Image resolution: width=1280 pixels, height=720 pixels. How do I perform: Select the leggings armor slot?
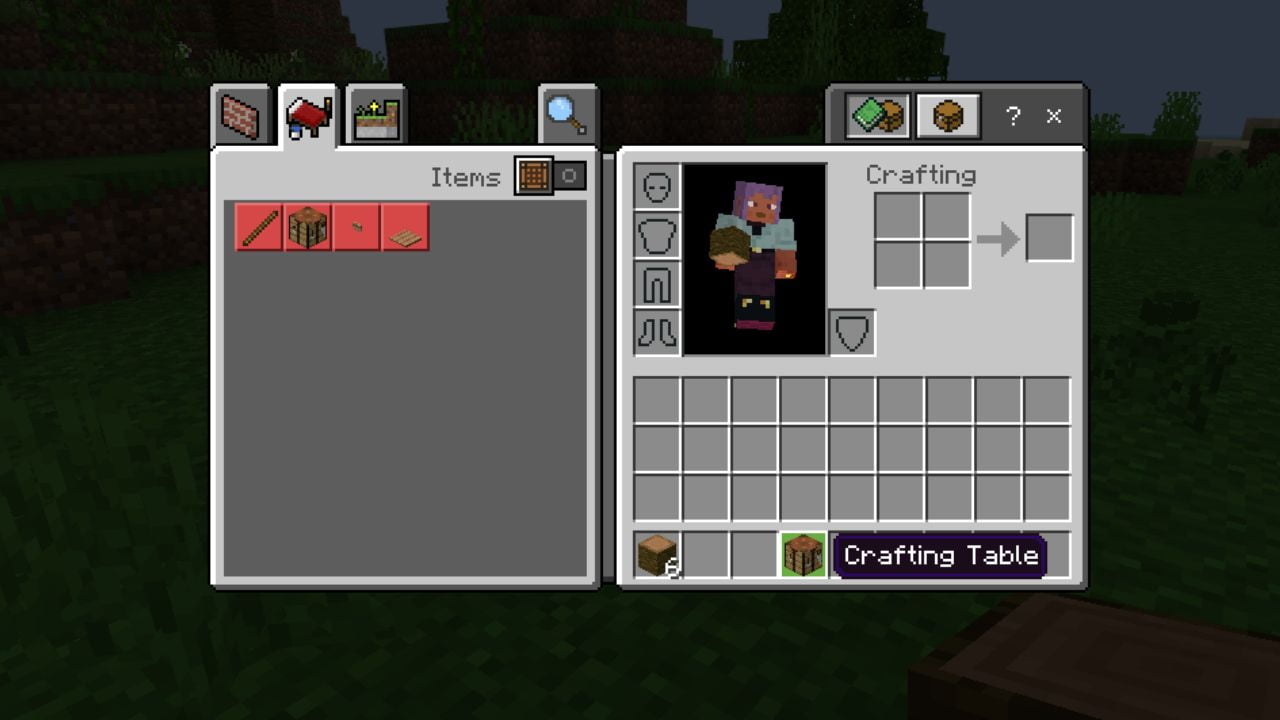pyautogui.click(x=657, y=283)
